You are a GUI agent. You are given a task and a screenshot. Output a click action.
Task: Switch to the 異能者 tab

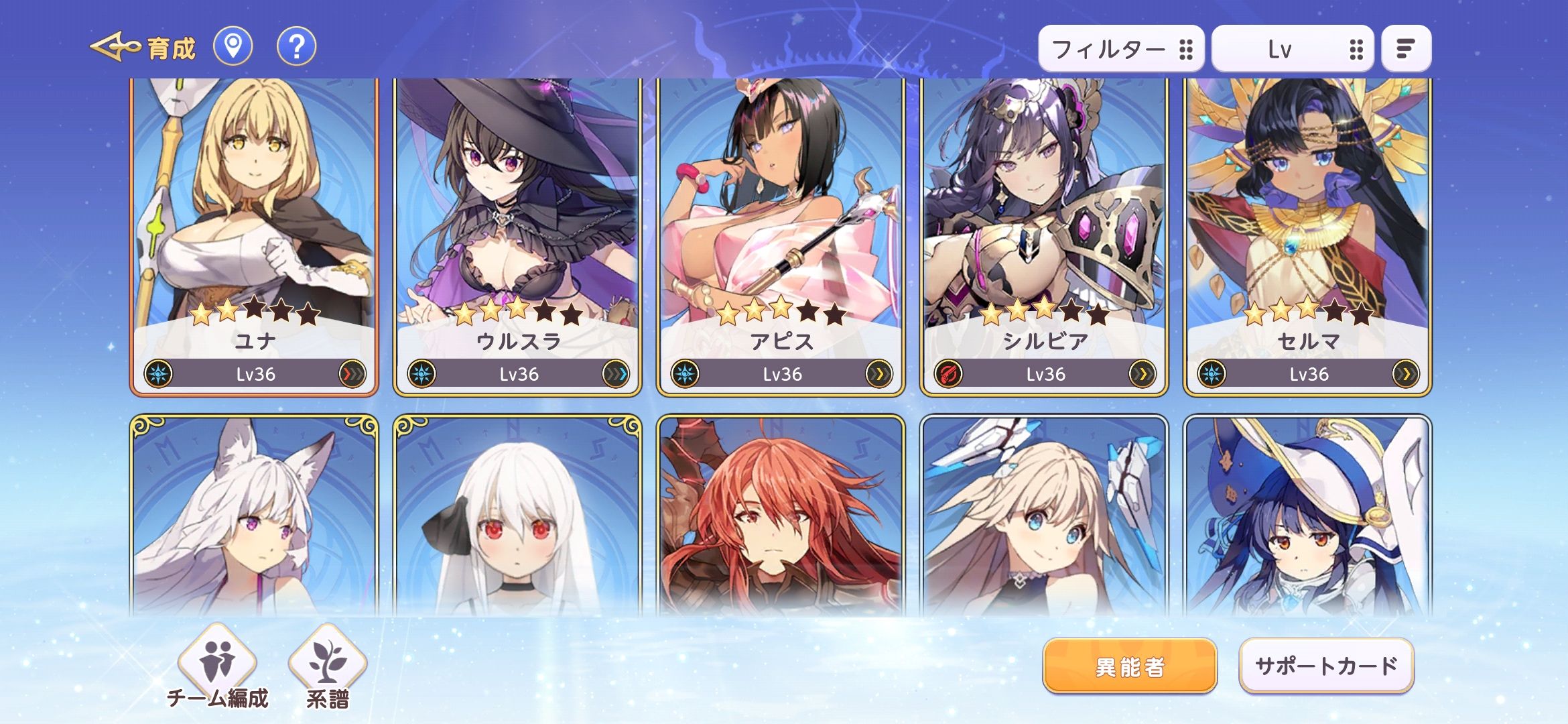tap(1130, 666)
